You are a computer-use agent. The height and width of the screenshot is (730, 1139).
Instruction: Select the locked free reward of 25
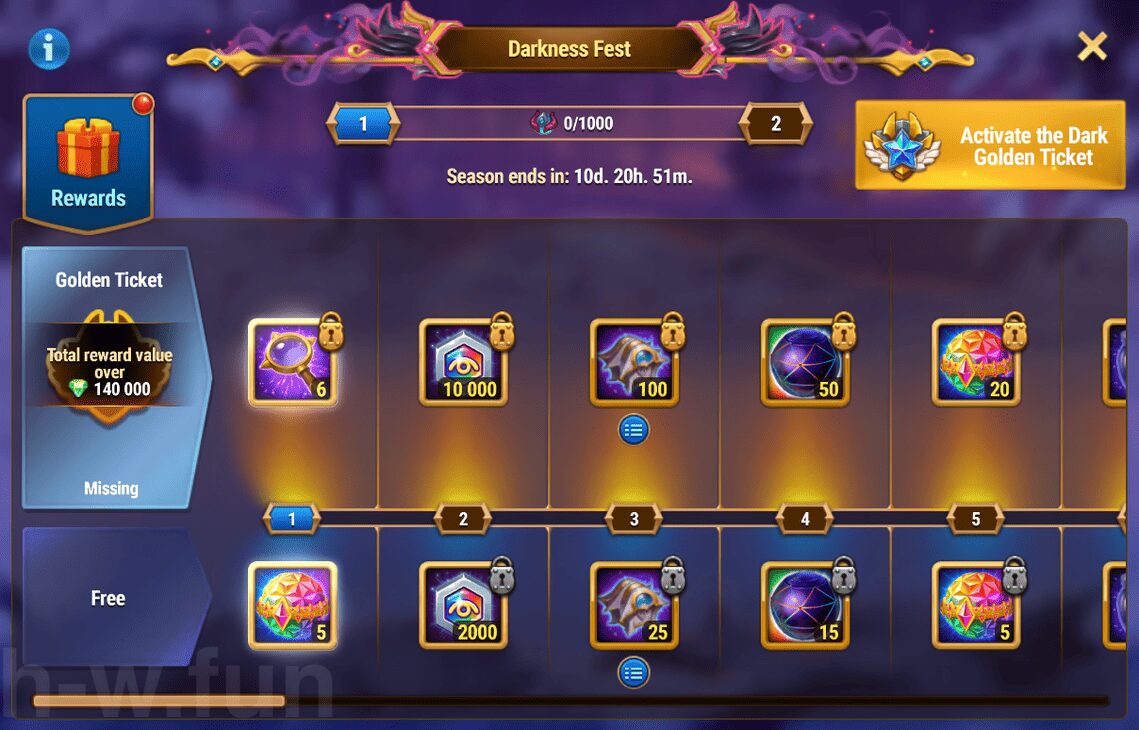[x=634, y=605]
